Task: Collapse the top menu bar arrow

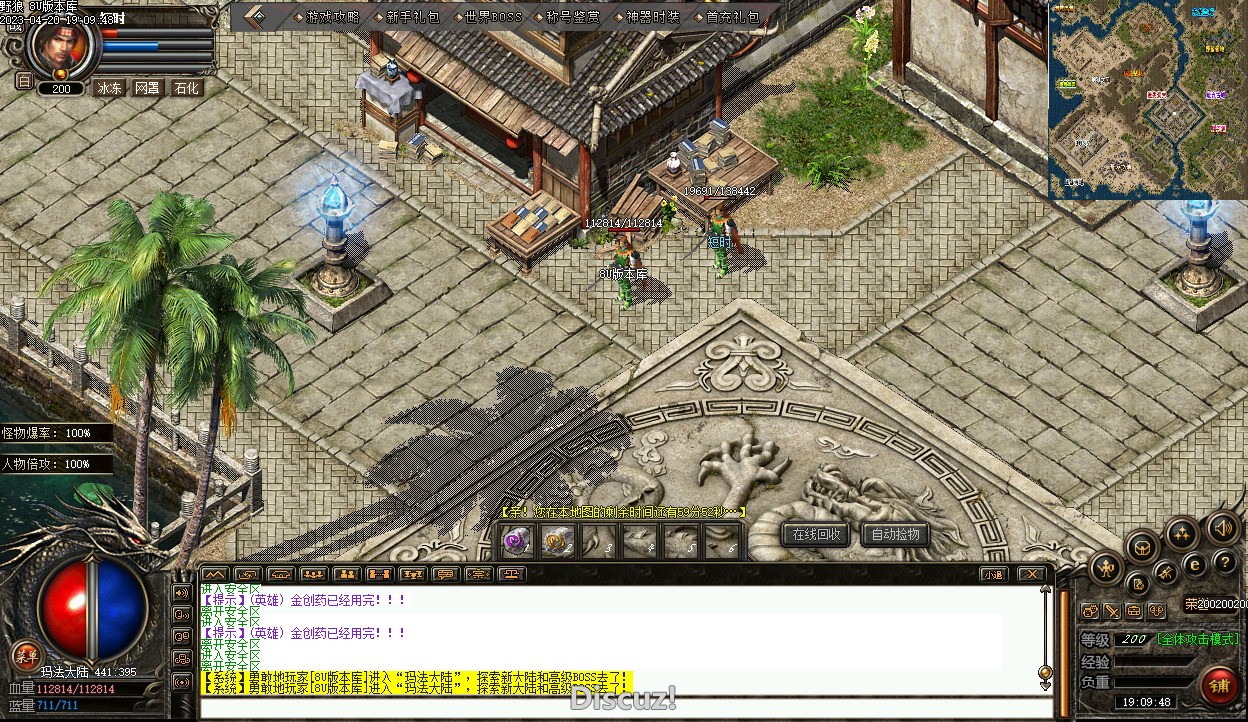Action: click(x=255, y=17)
